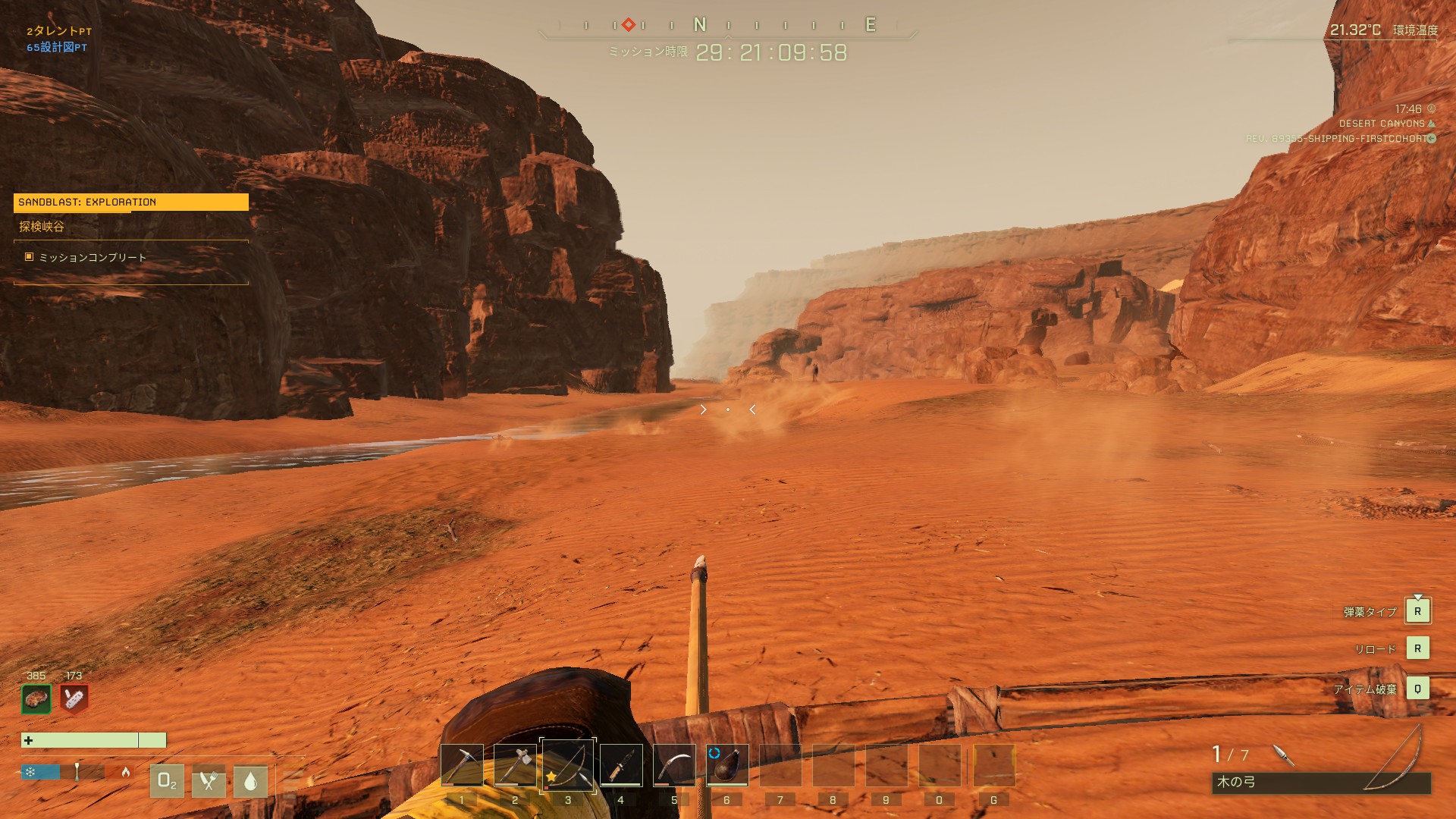Open the SANDBLAST: EXPLORATION mission tracker

(x=130, y=202)
